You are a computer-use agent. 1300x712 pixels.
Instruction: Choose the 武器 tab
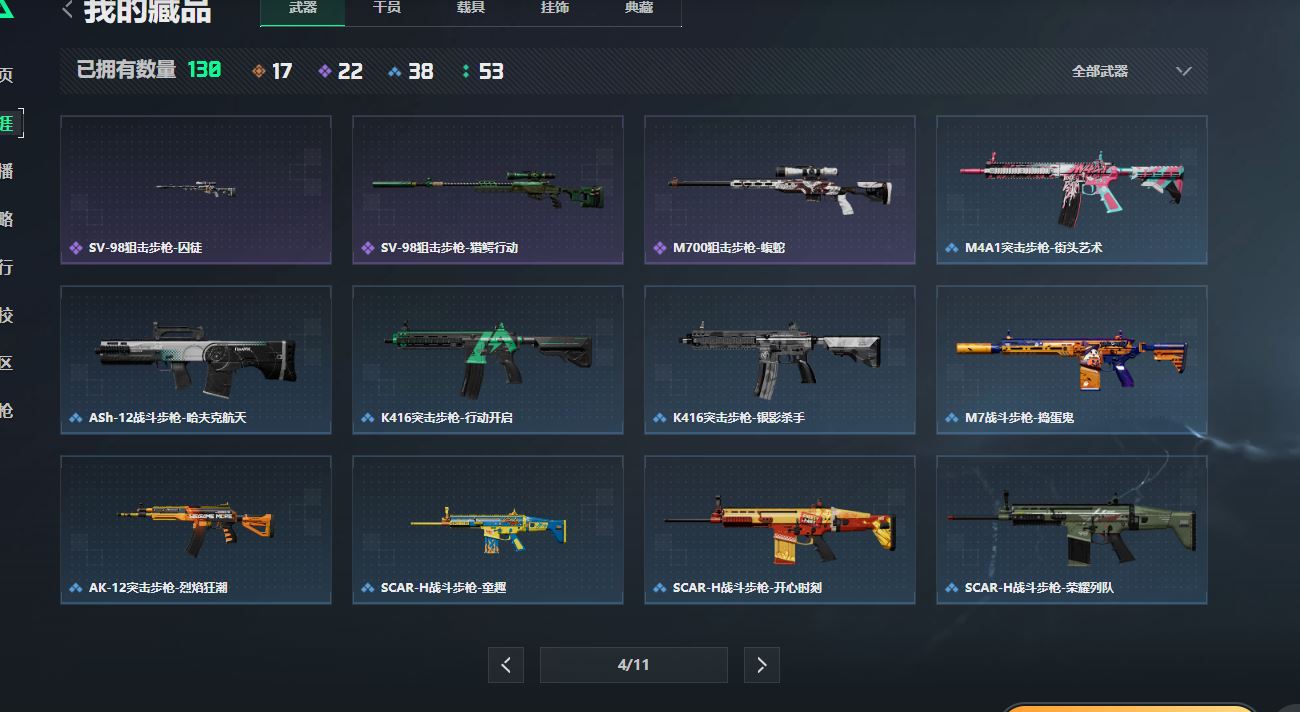point(303,9)
